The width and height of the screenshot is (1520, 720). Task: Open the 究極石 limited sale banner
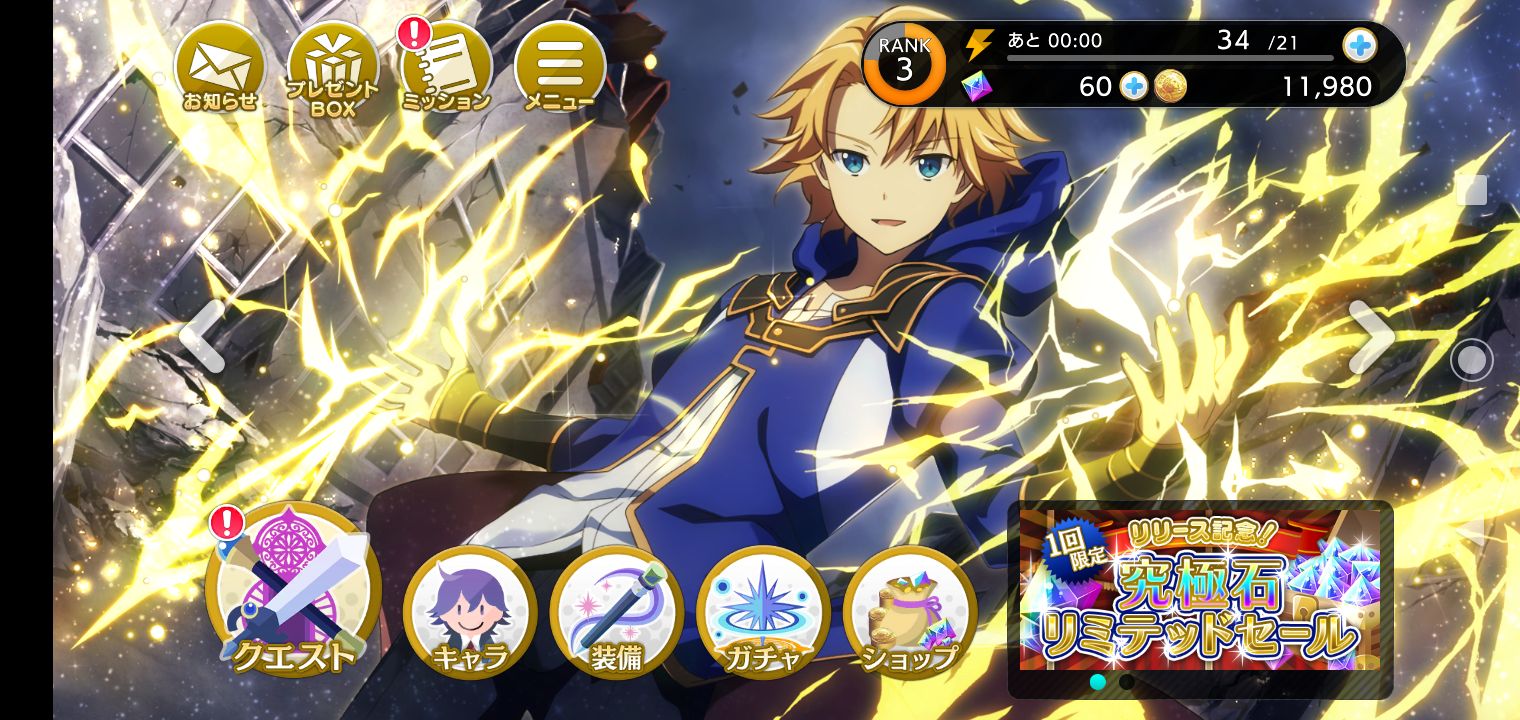(1199, 590)
